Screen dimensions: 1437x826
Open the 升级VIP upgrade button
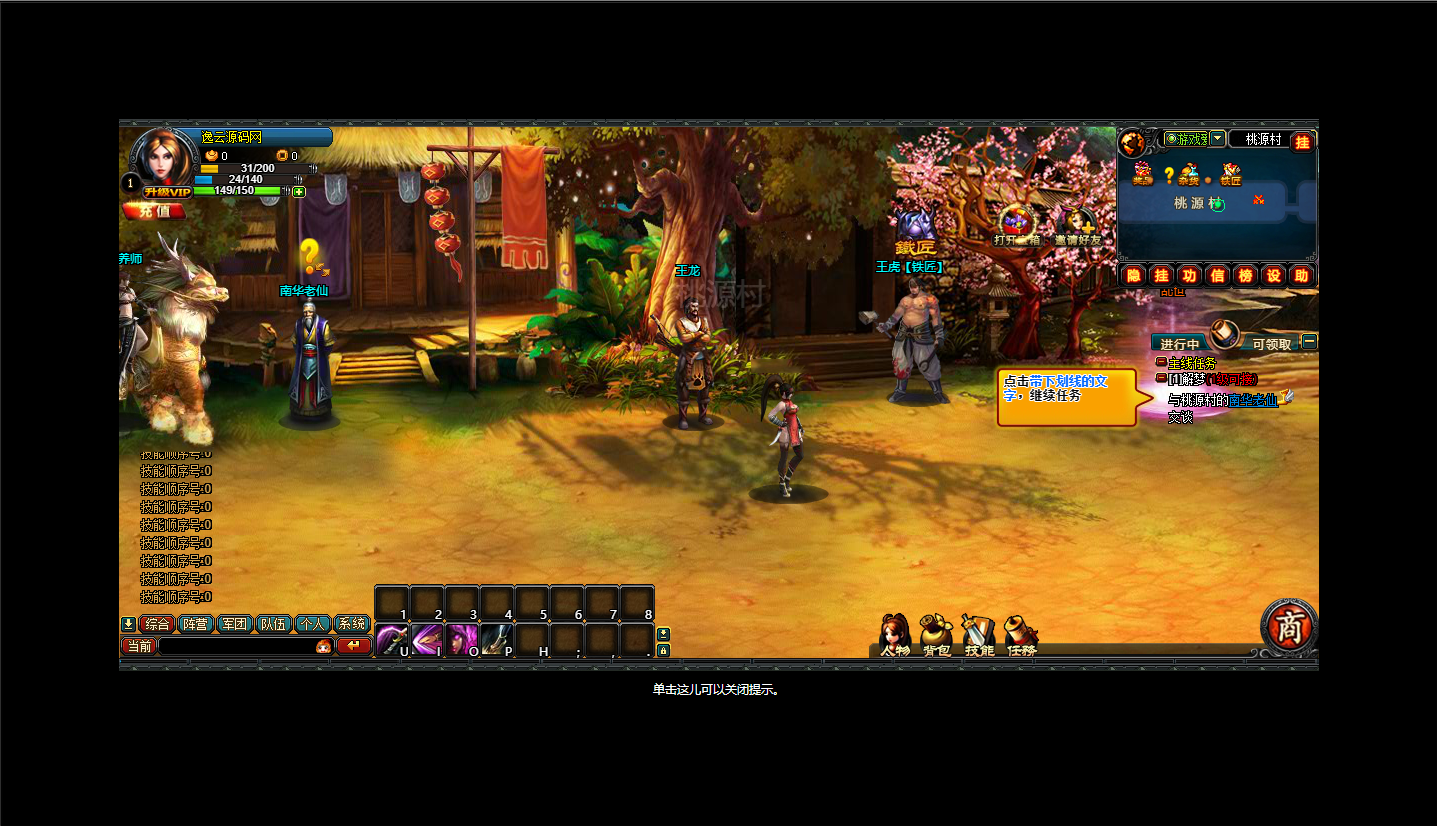click(x=166, y=192)
